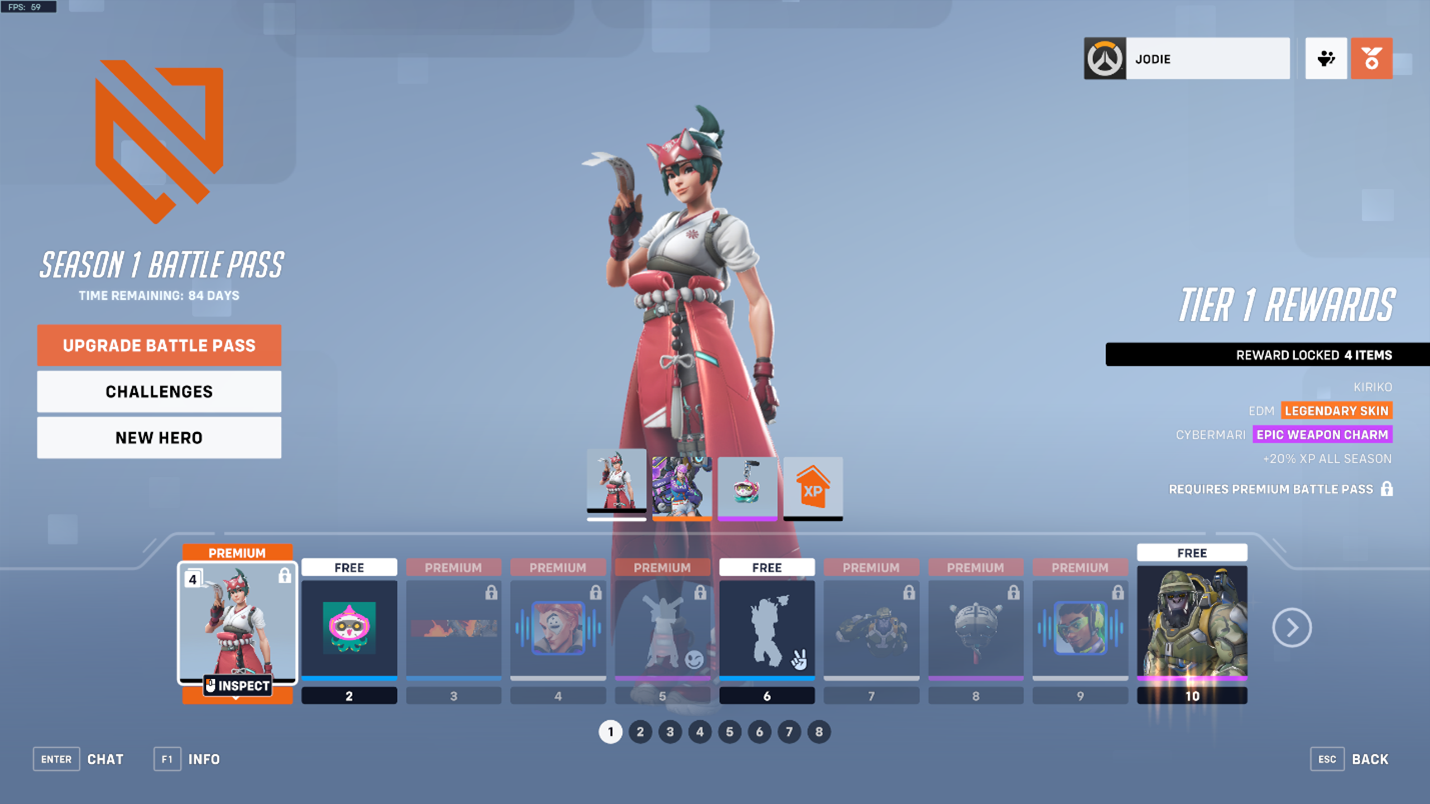Select battle pass page 8
This screenshot has height=804, width=1430.
(x=819, y=732)
